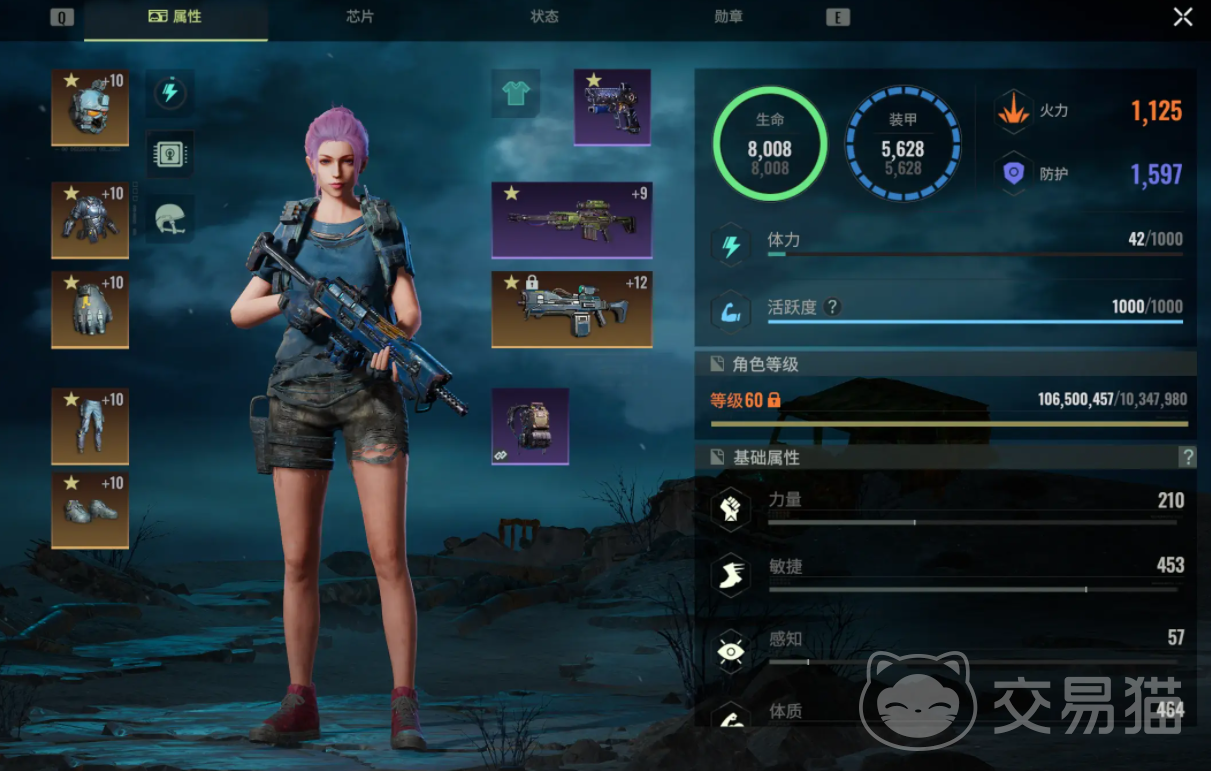This screenshot has width=1211, height=771.
Task: Select the +10 helmet equipment slot
Action: [x=90, y=107]
